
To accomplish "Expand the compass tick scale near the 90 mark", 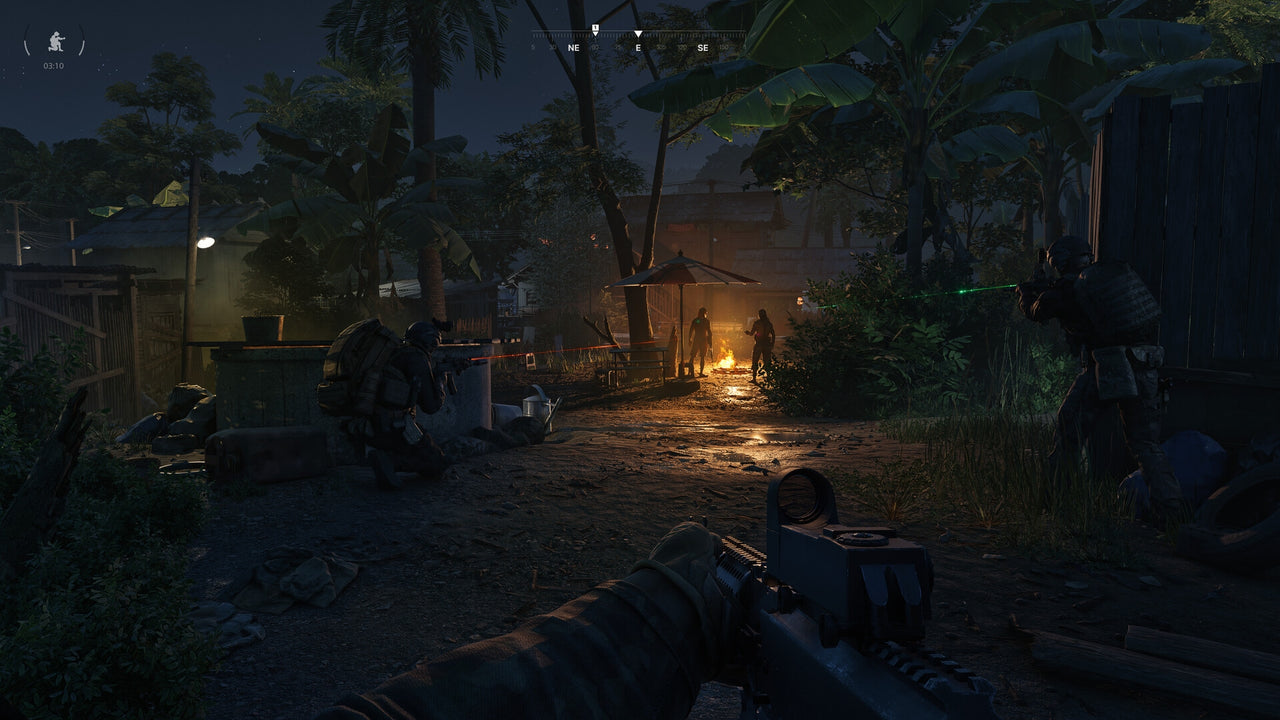I will click(596, 36).
